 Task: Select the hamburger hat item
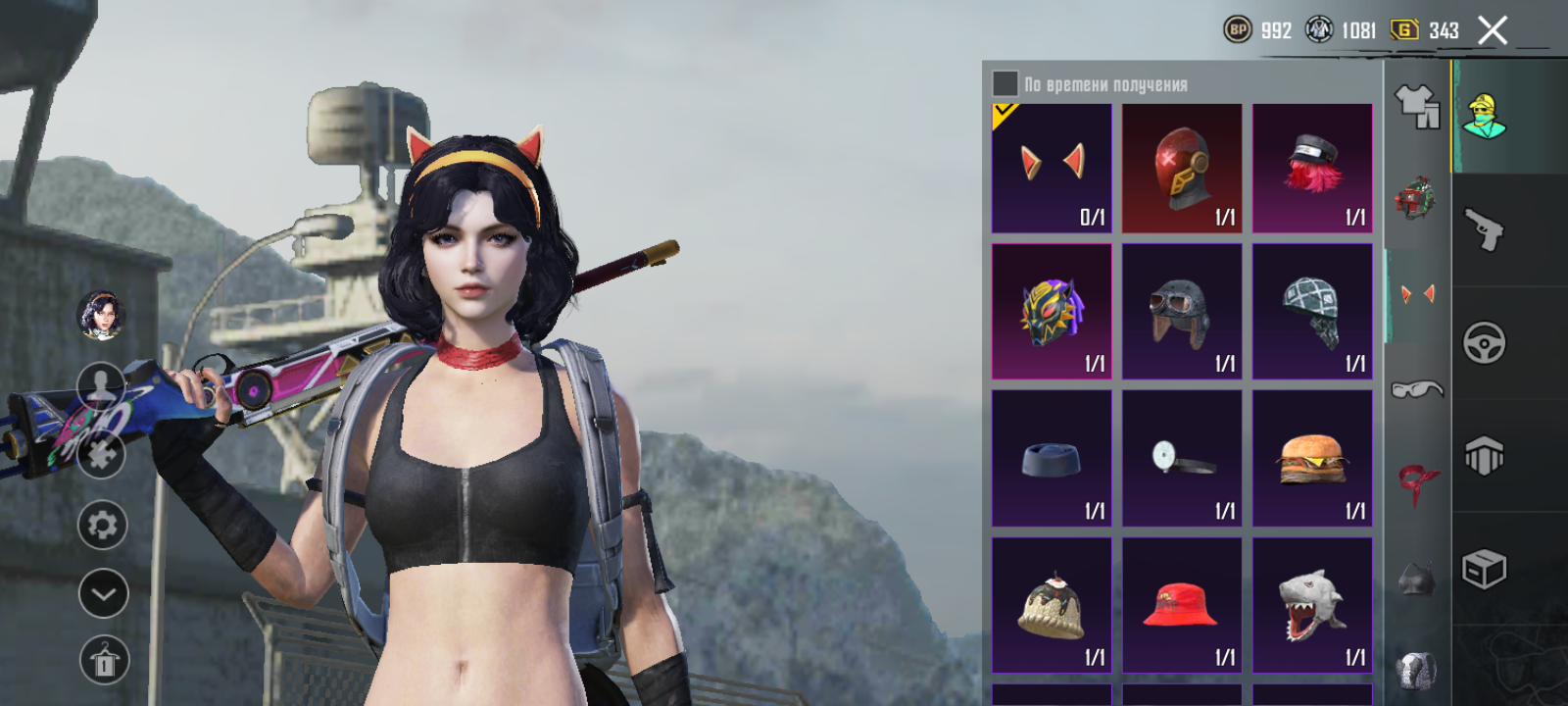(1312, 458)
